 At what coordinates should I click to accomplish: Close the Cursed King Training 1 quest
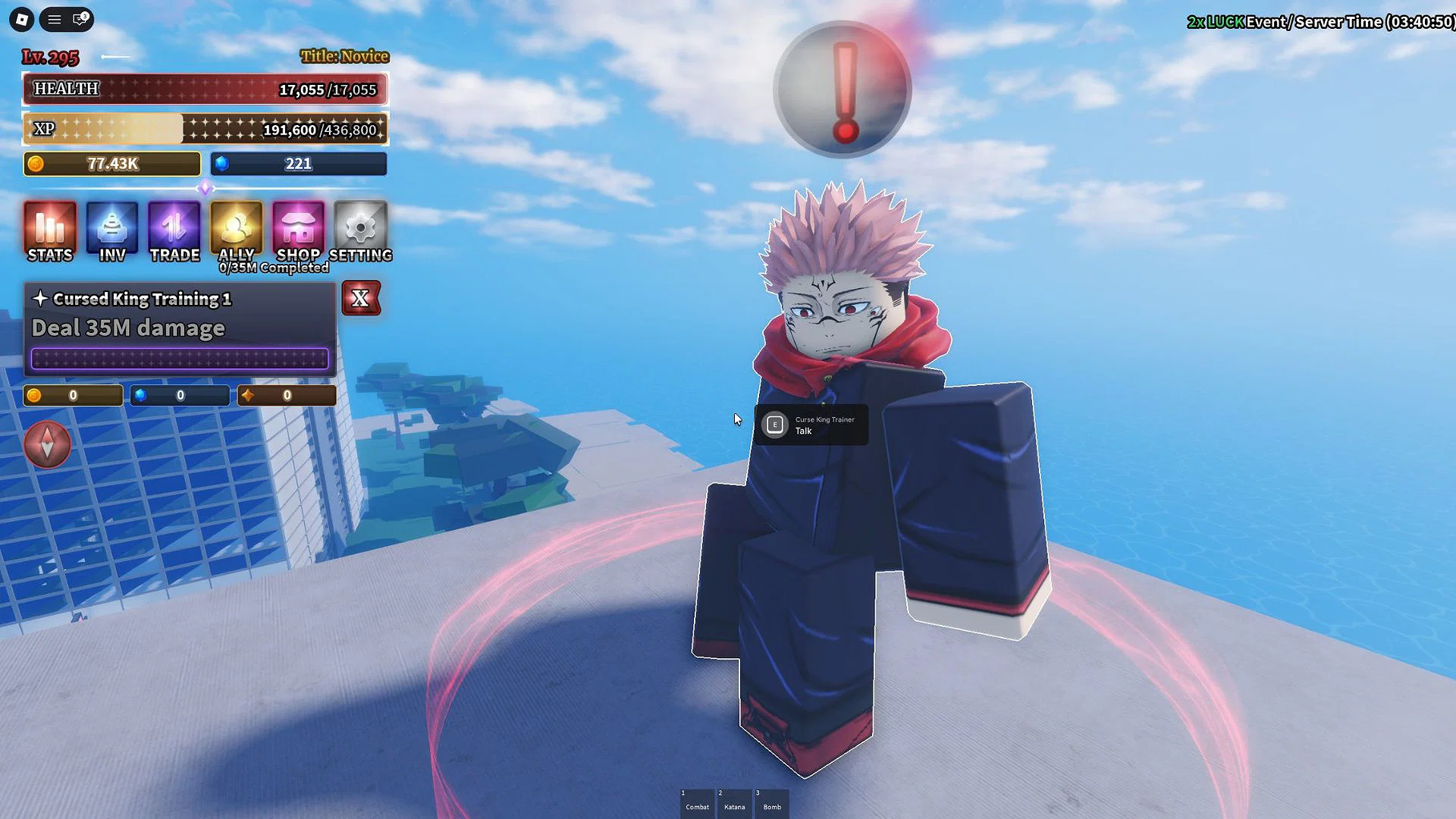361,299
